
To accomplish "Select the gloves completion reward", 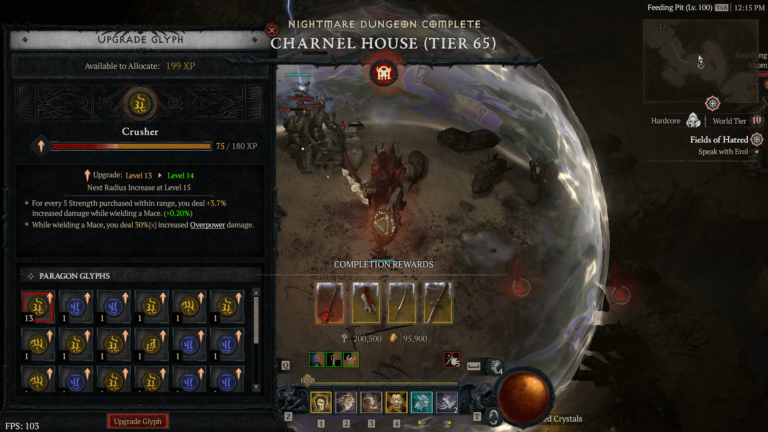I will pyautogui.click(x=365, y=302).
